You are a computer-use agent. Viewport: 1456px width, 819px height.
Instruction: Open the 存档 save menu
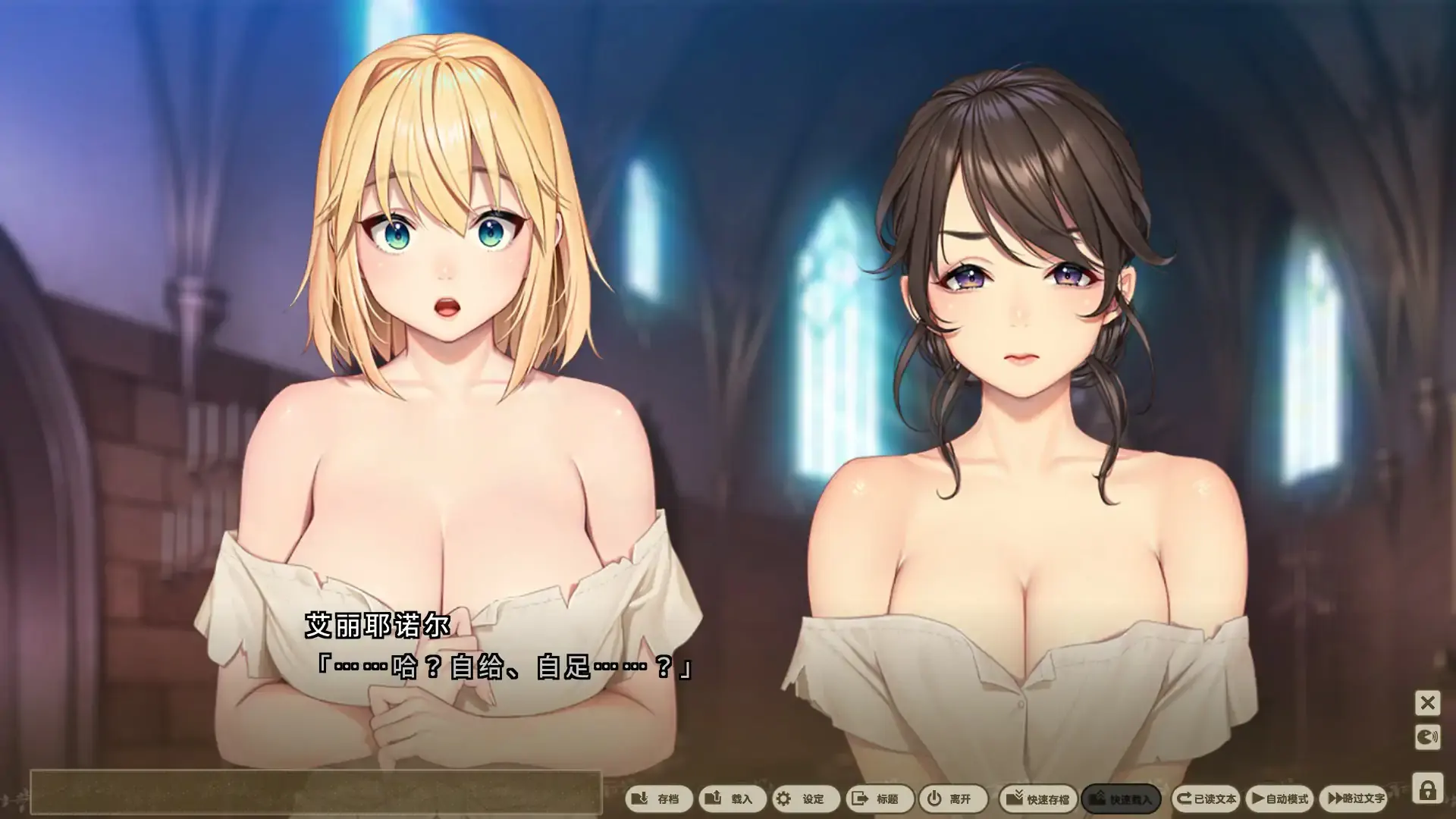[658, 799]
